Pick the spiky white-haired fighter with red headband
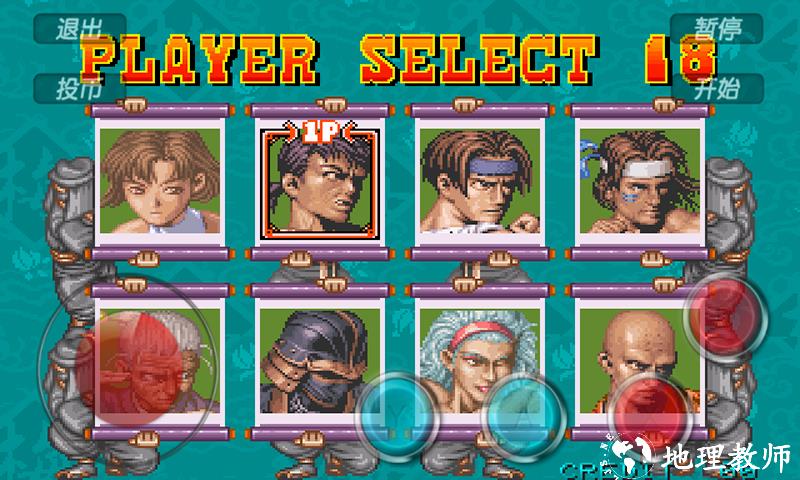 470,357
